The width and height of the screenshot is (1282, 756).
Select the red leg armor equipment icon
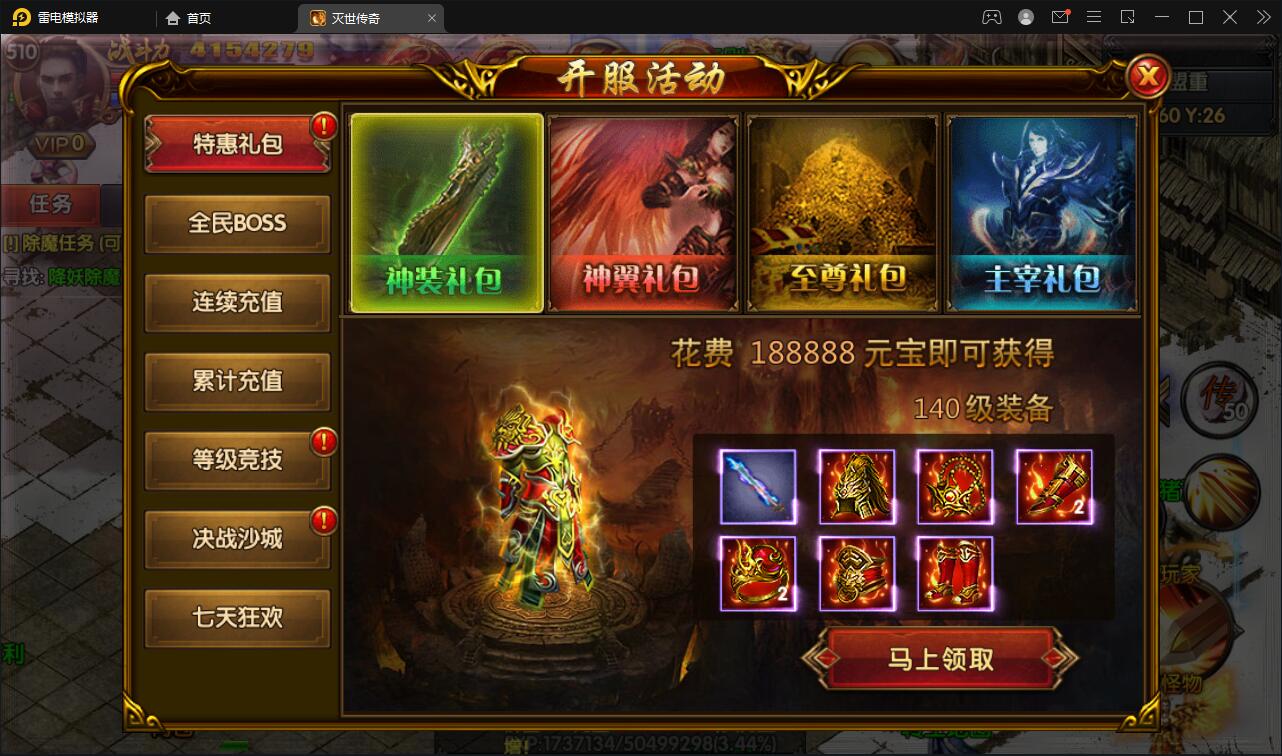point(955,575)
